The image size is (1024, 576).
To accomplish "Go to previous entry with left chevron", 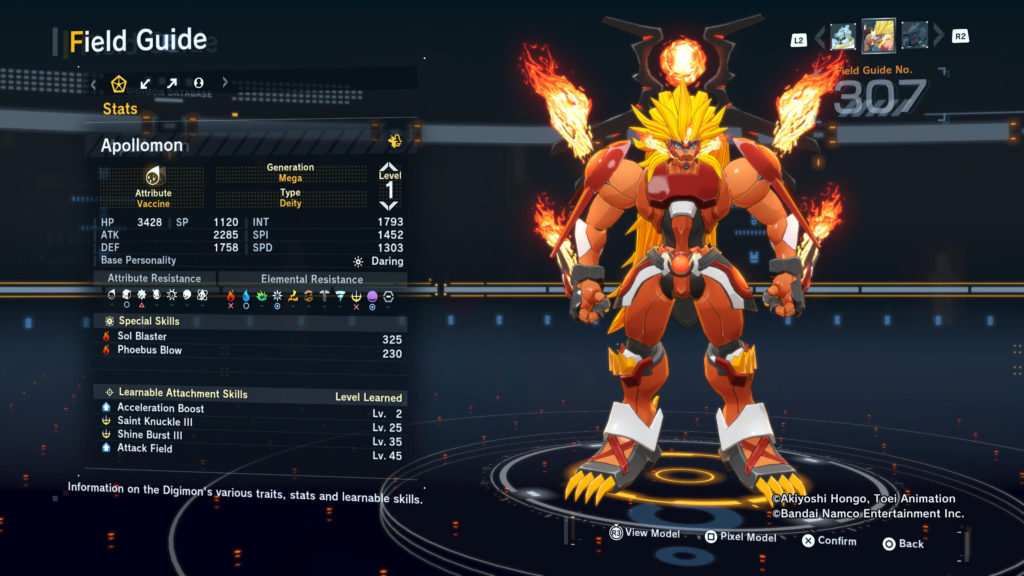I will 821,37.
